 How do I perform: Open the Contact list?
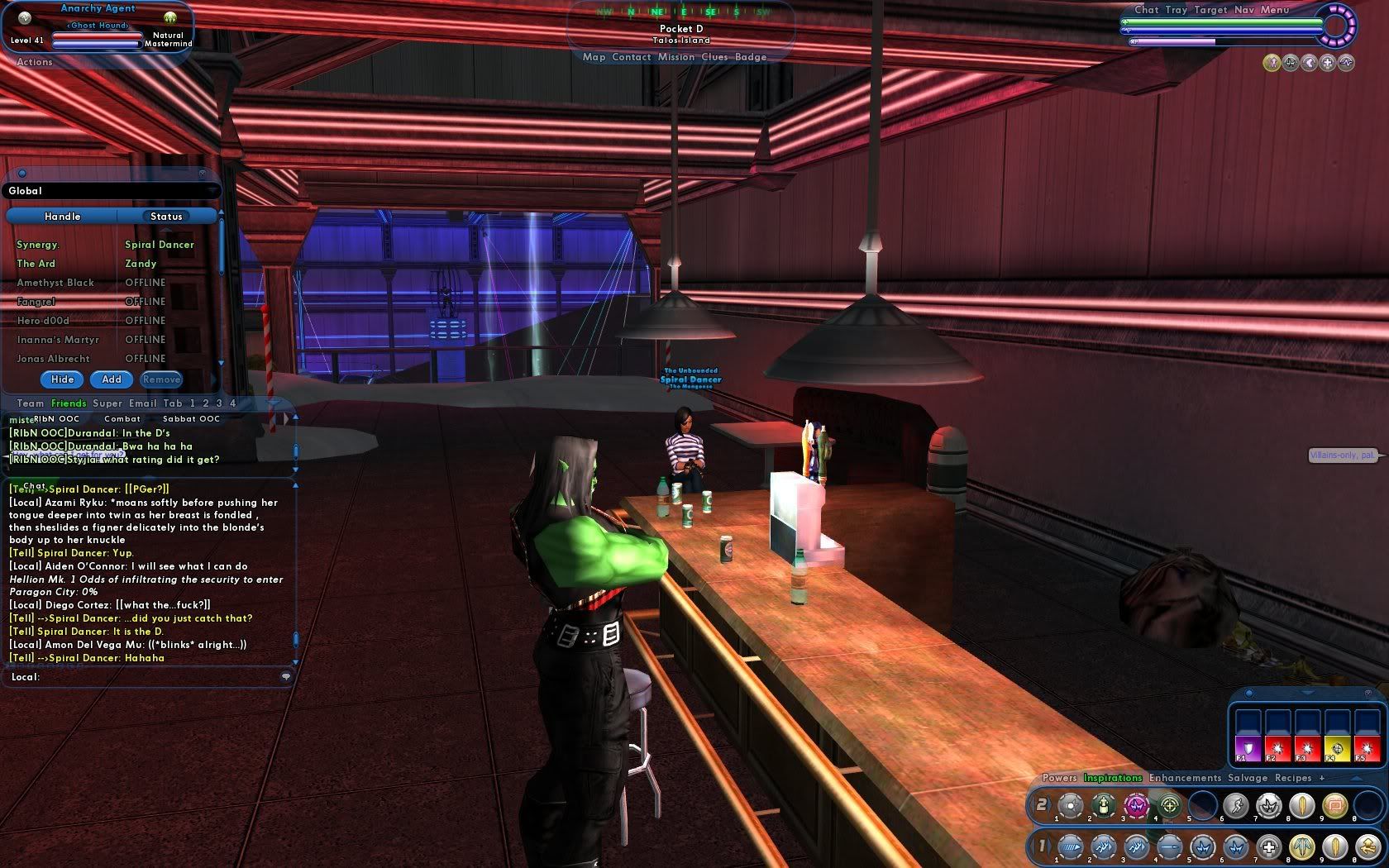(632, 57)
